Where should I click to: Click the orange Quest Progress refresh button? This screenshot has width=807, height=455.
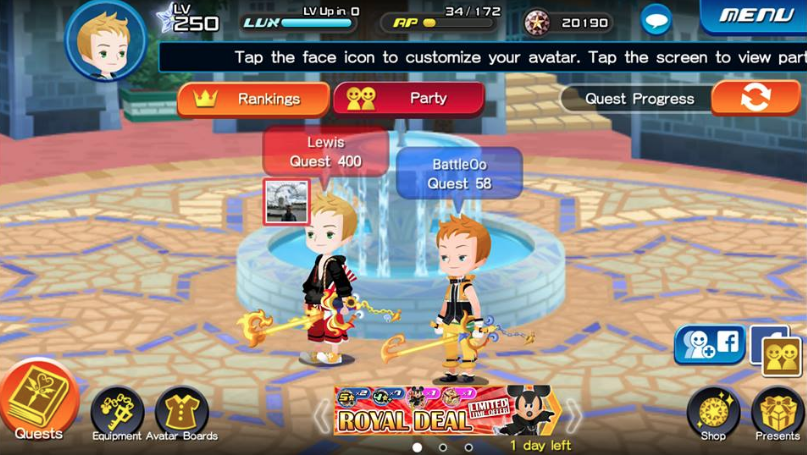[x=755, y=98]
